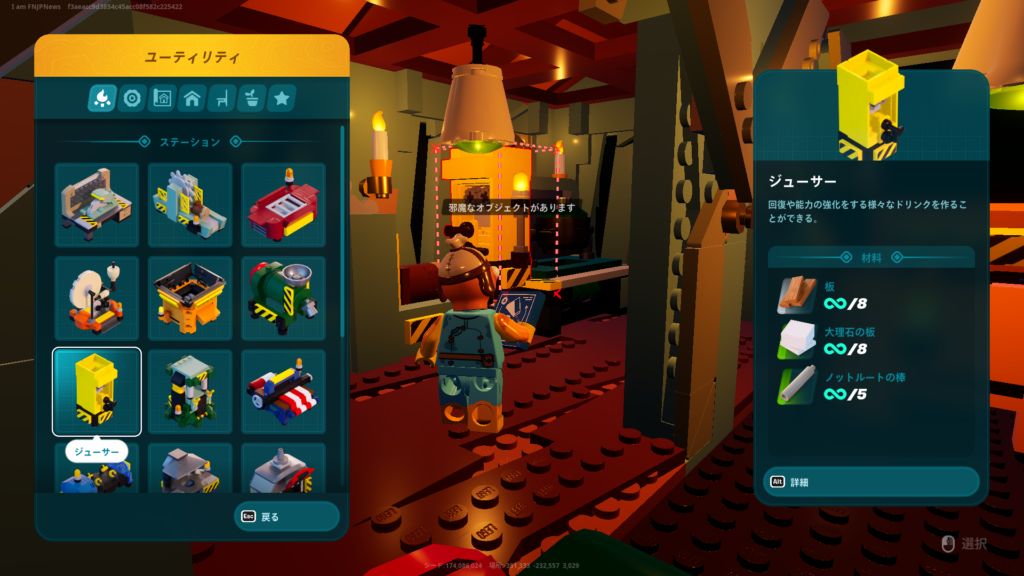Choose the green and black tower station
This screenshot has width=1024, height=576.
pos(190,391)
